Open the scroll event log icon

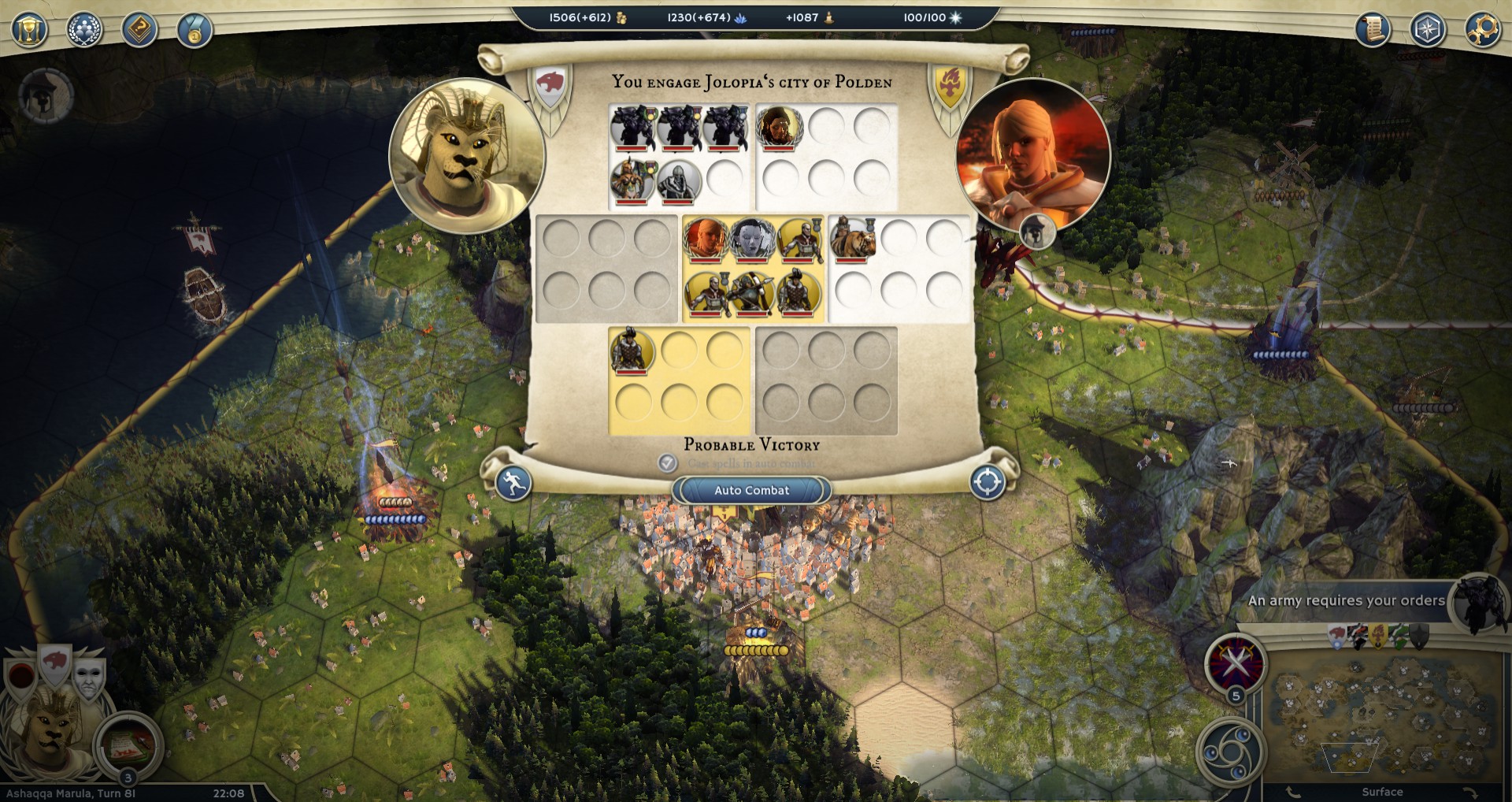click(x=1373, y=31)
